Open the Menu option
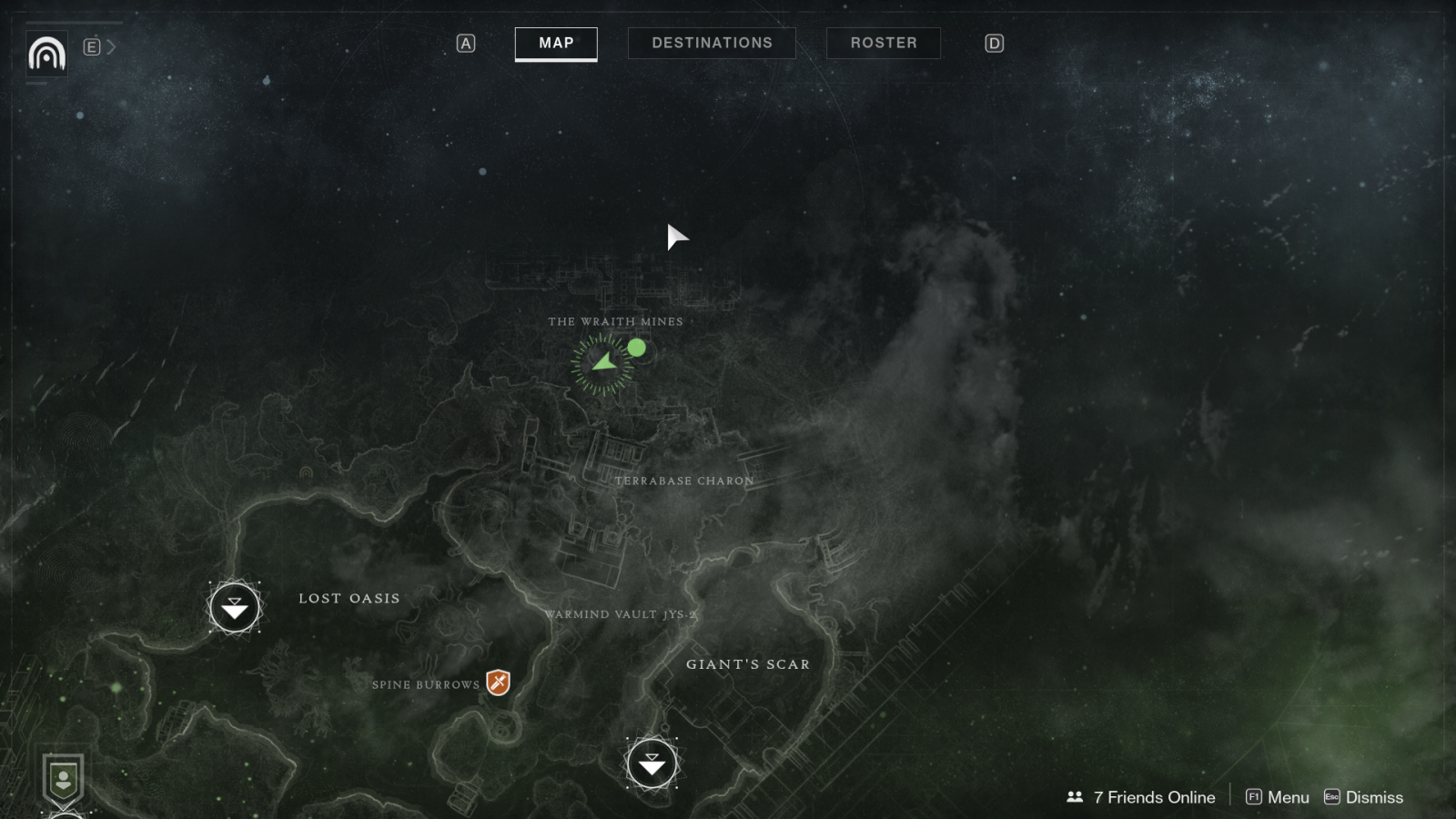This screenshot has width=1456, height=819. click(1278, 797)
